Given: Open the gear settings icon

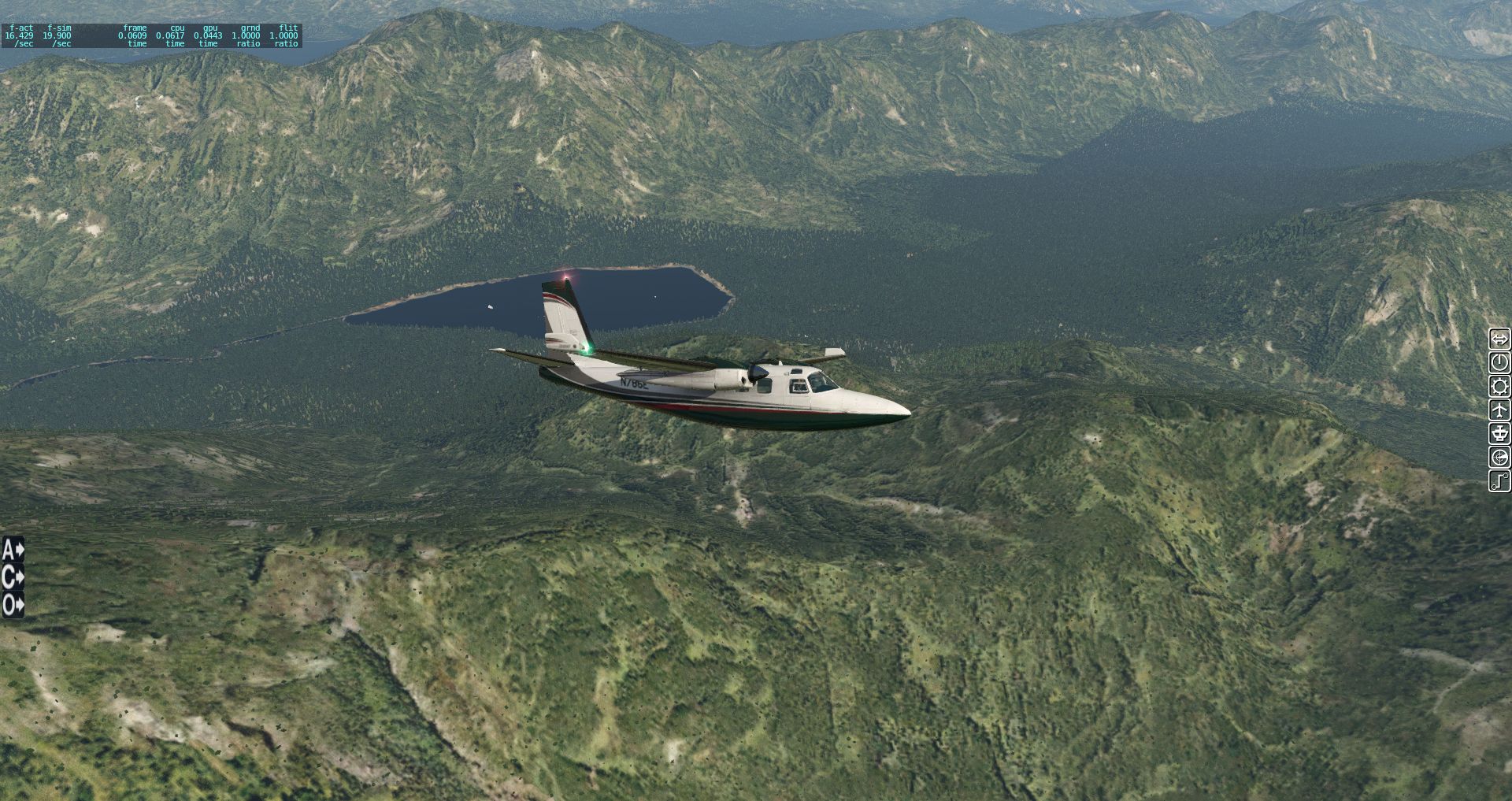Looking at the screenshot, I should (x=1499, y=387).
